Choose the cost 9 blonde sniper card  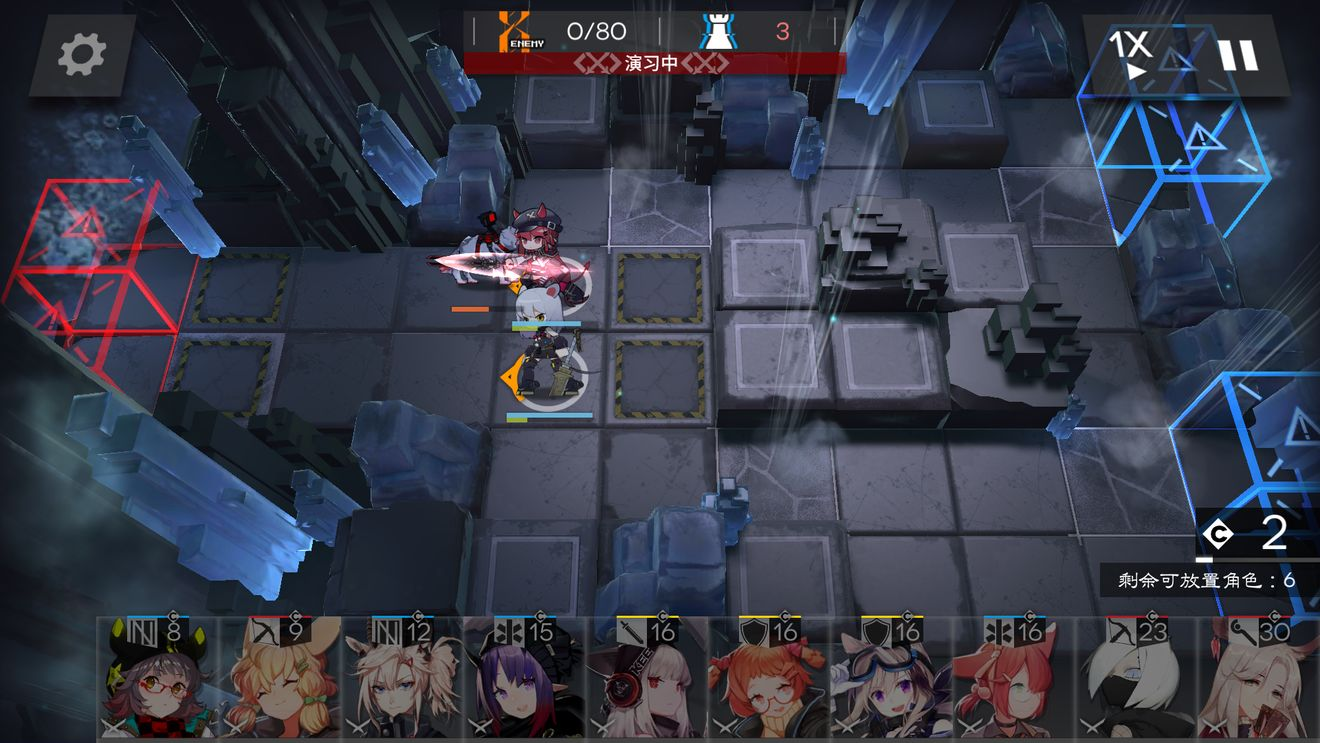pyautogui.click(x=280, y=680)
